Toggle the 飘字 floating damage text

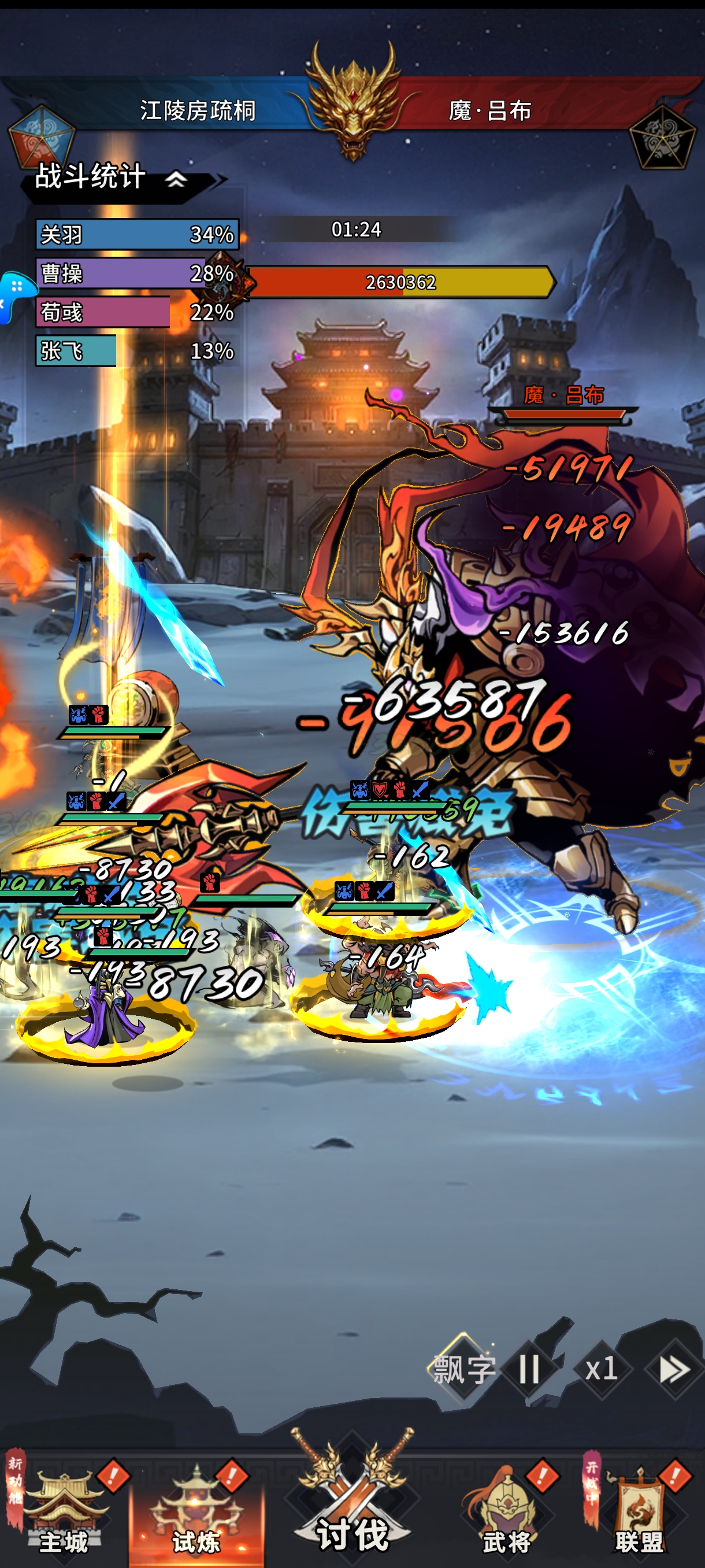point(463,1370)
